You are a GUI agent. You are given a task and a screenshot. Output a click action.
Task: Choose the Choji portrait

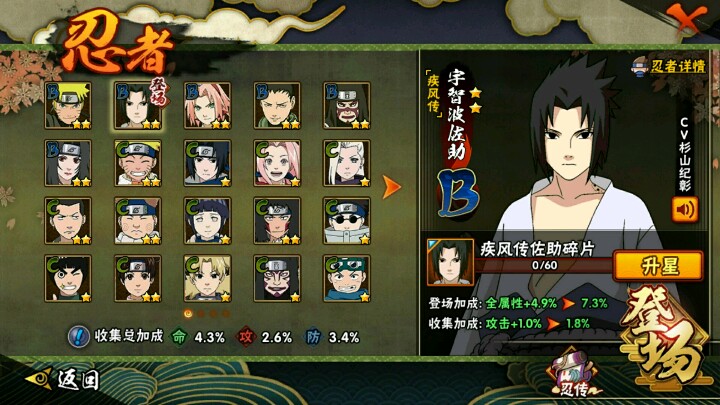pos(135,220)
